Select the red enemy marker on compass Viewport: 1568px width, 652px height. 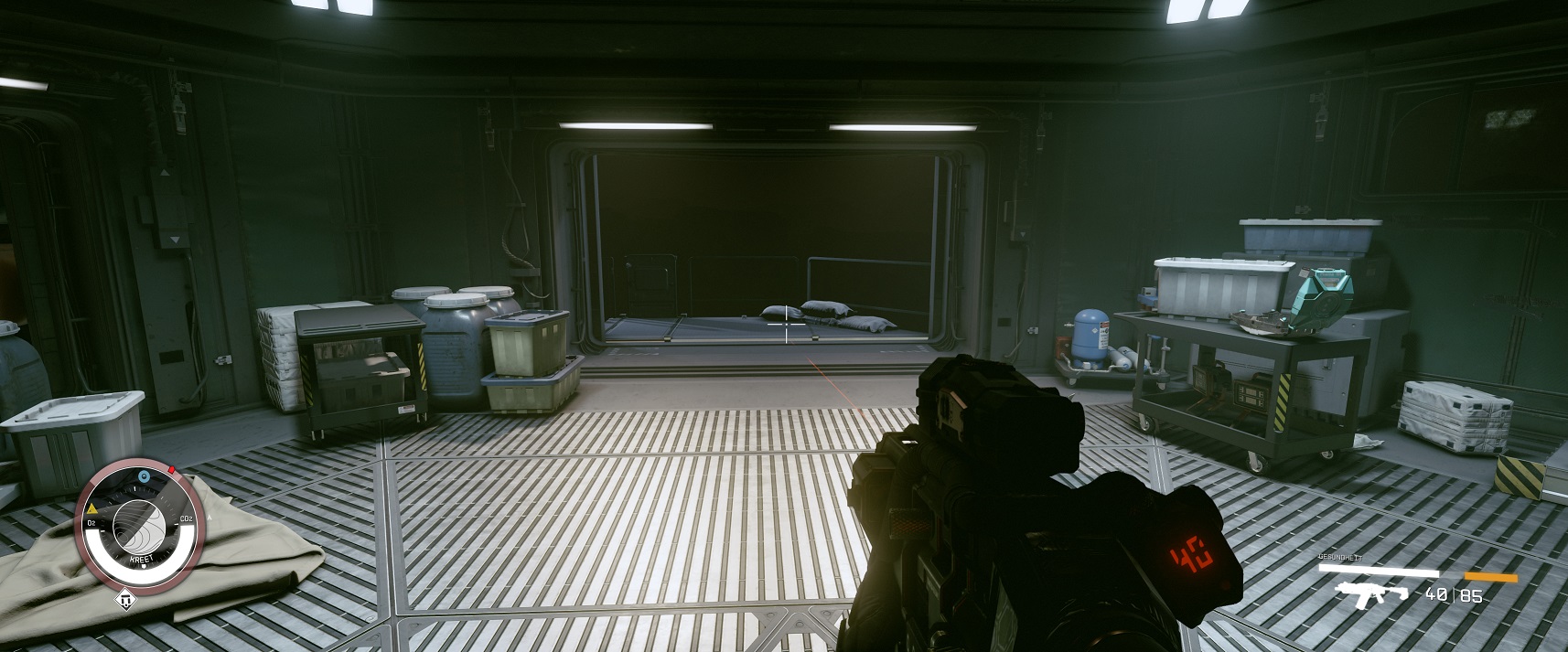[x=171, y=470]
